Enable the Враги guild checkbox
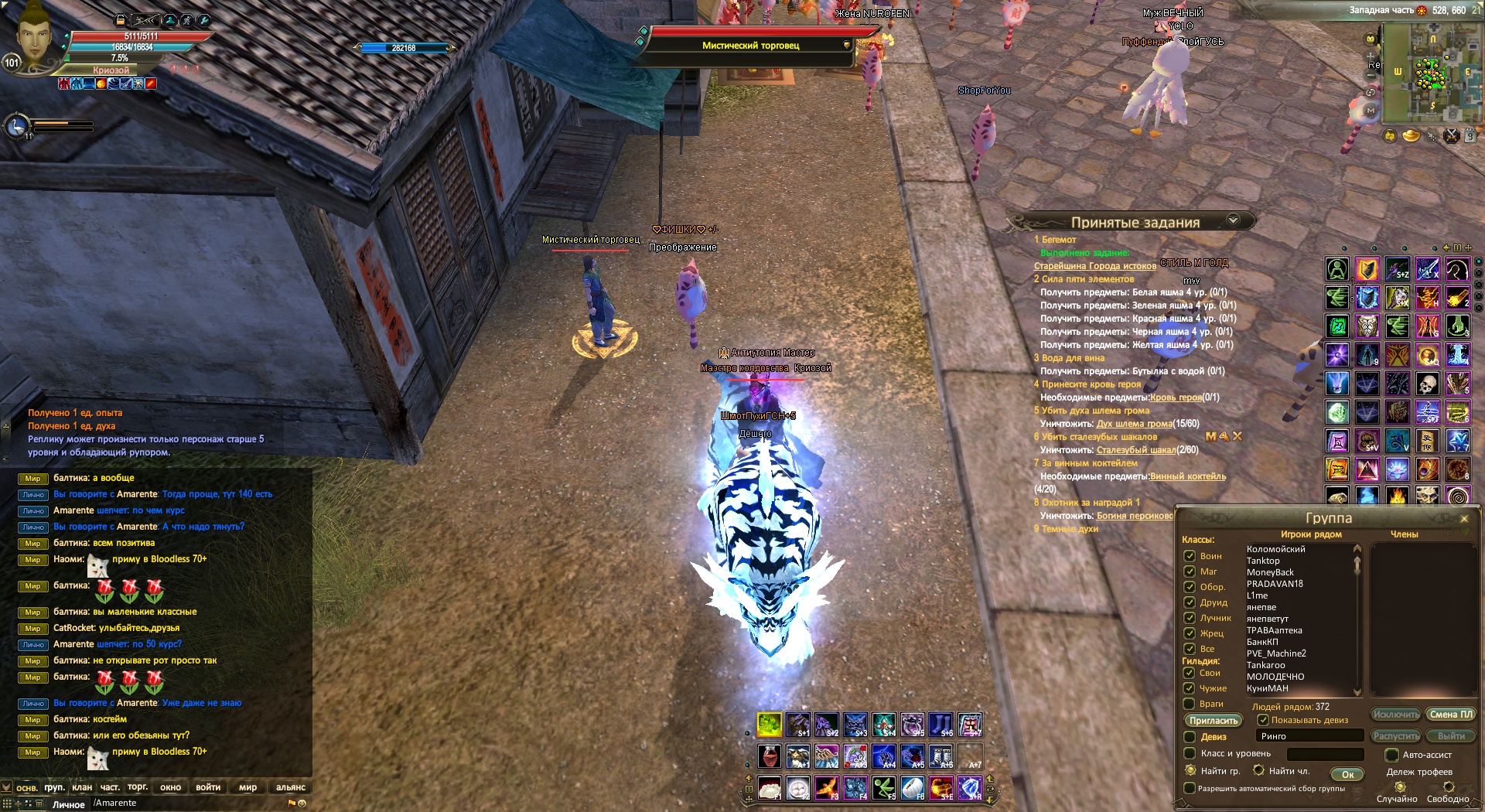The image size is (1485, 812). 1190,704
